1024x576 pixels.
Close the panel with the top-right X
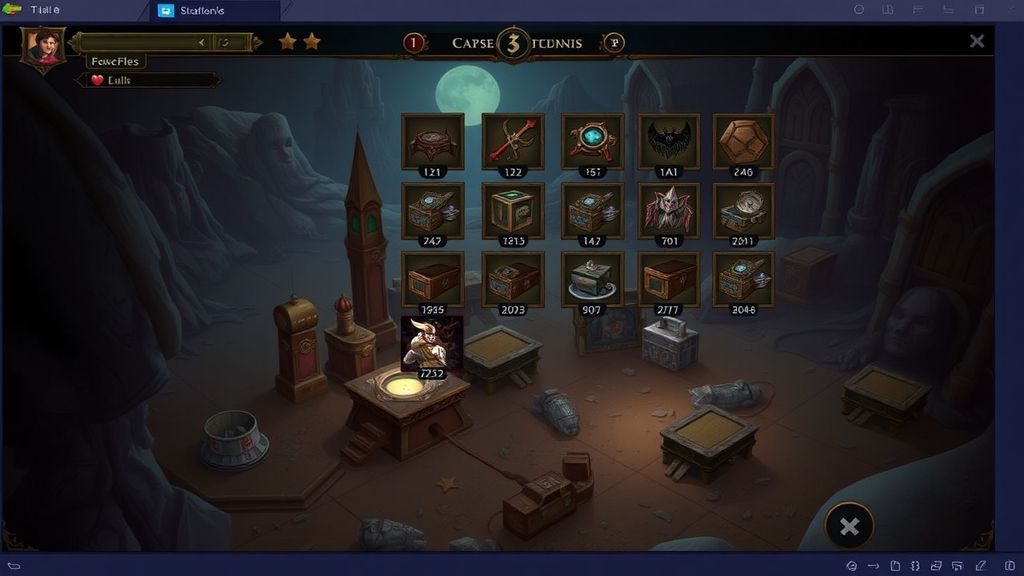pyautogui.click(x=976, y=41)
